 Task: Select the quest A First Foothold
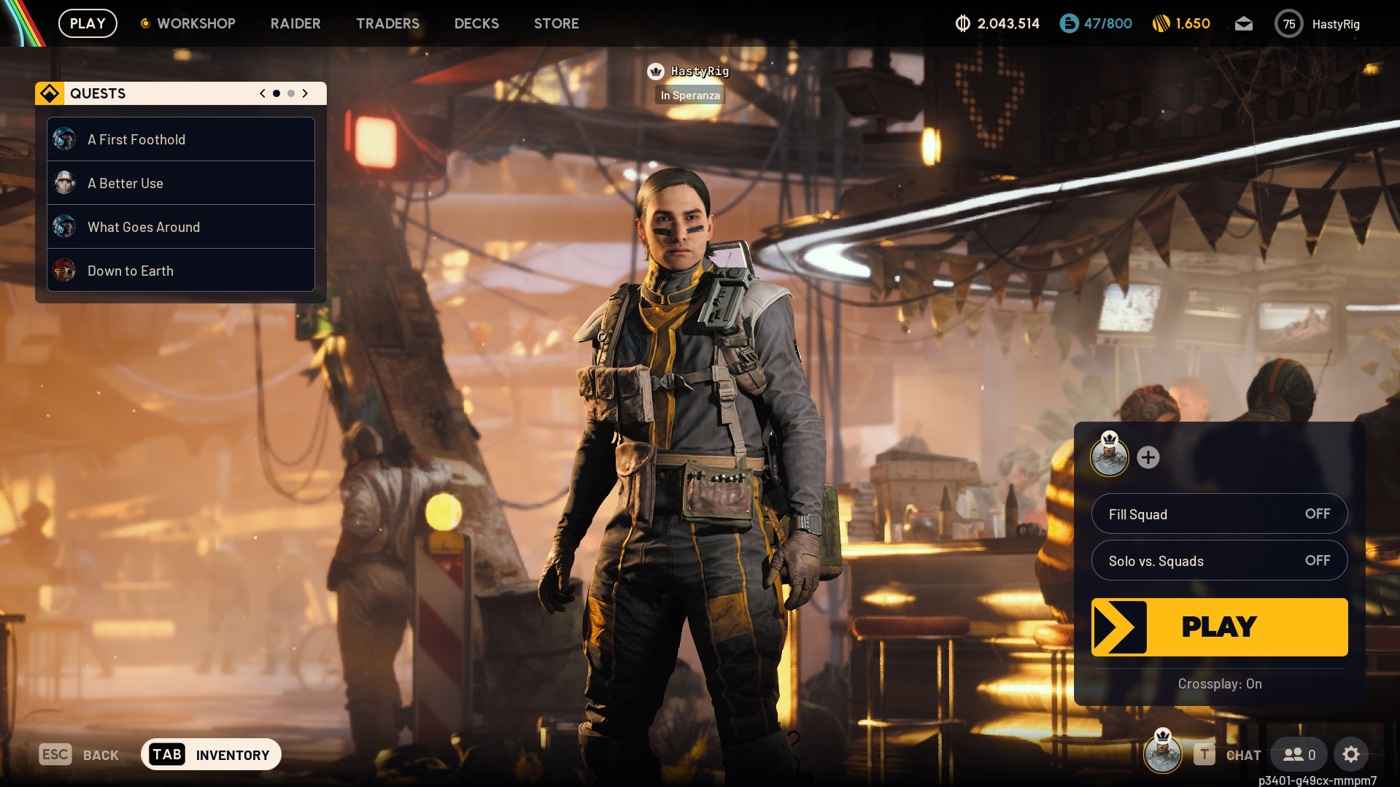pyautogui.click(x=136, y=139)
